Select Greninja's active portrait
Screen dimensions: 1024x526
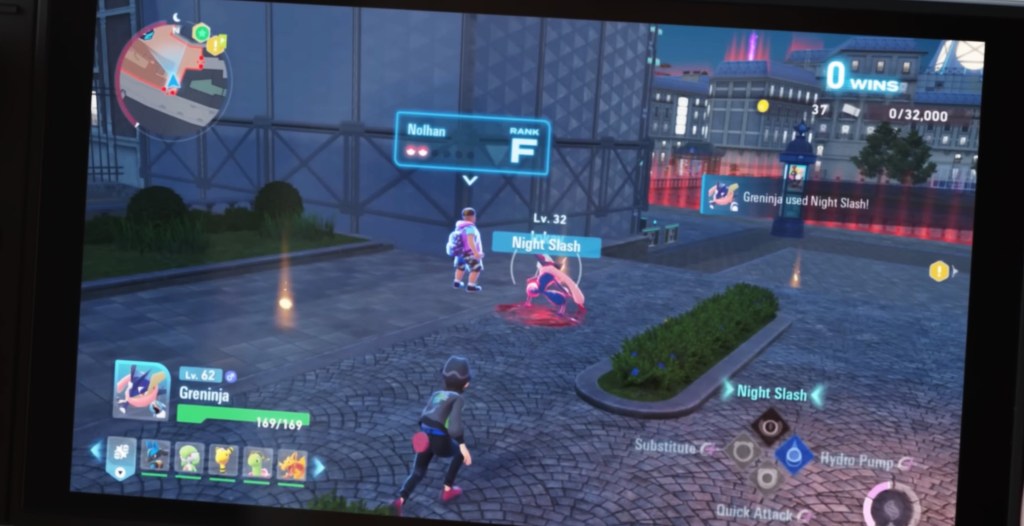click(141, 389)
